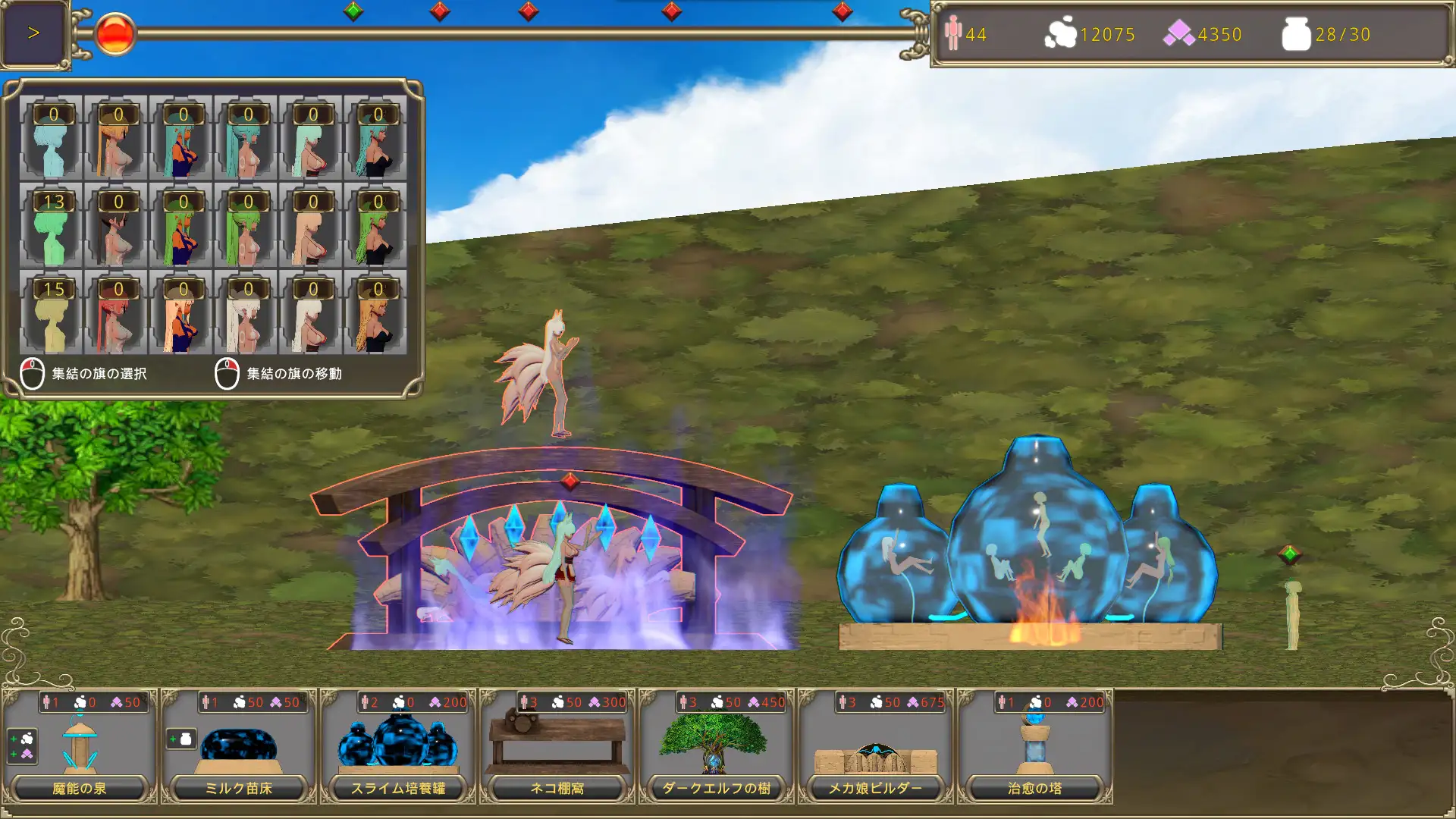Click the arrow button in top-left corner

[33, 33]
